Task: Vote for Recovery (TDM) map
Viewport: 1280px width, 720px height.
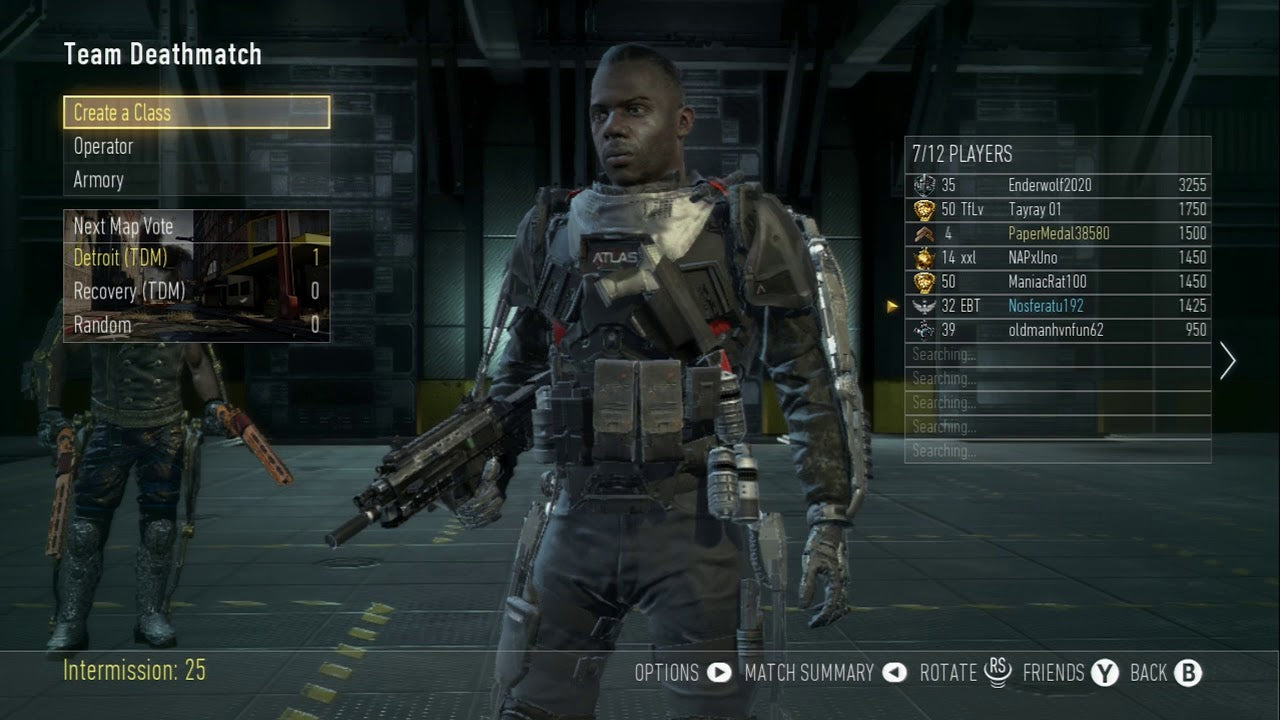Action: [x=196, y=292]
